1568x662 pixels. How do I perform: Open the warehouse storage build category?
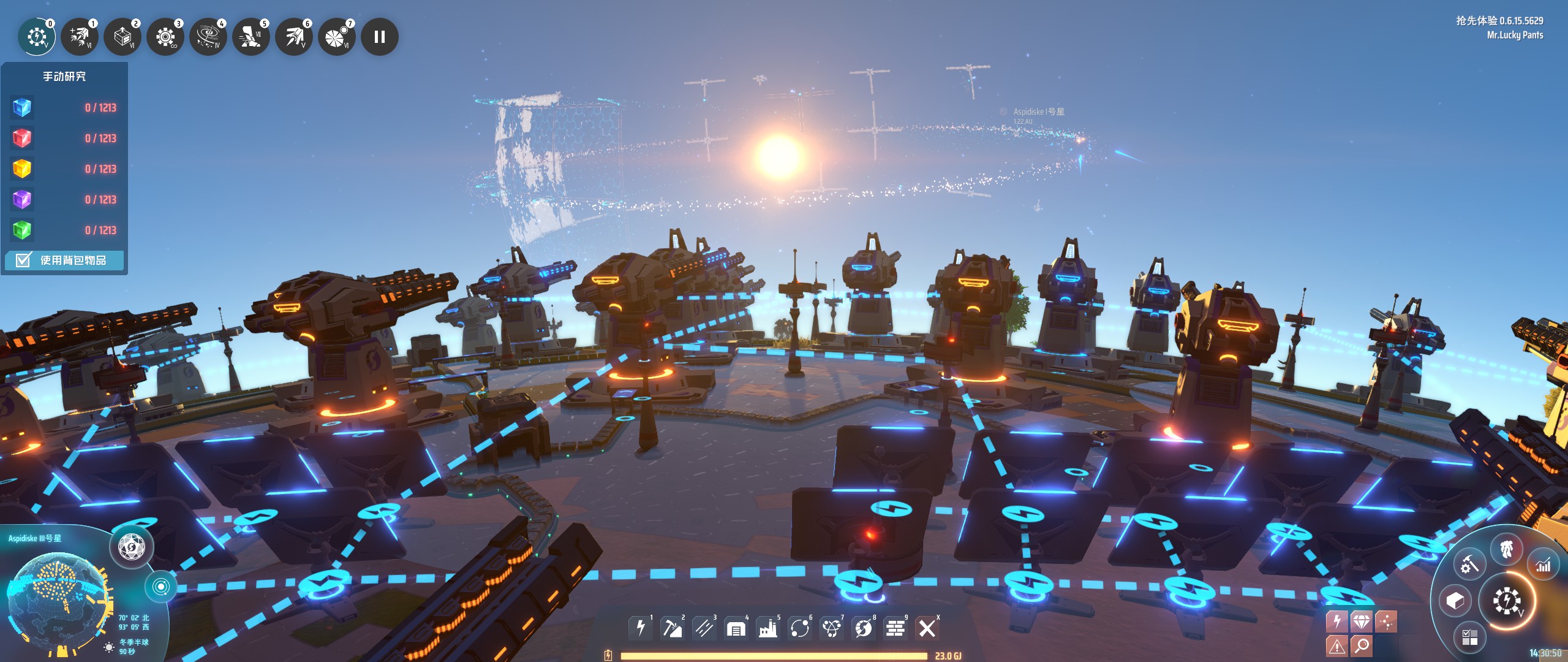click(736, 628)
